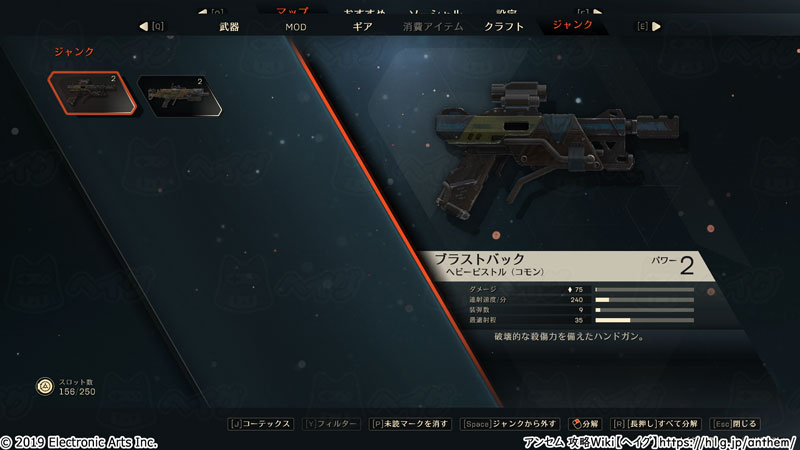Close the screen with 閉じる
Image resolution: width=800 pixels, height=450 pixels.
coord(739,424)
